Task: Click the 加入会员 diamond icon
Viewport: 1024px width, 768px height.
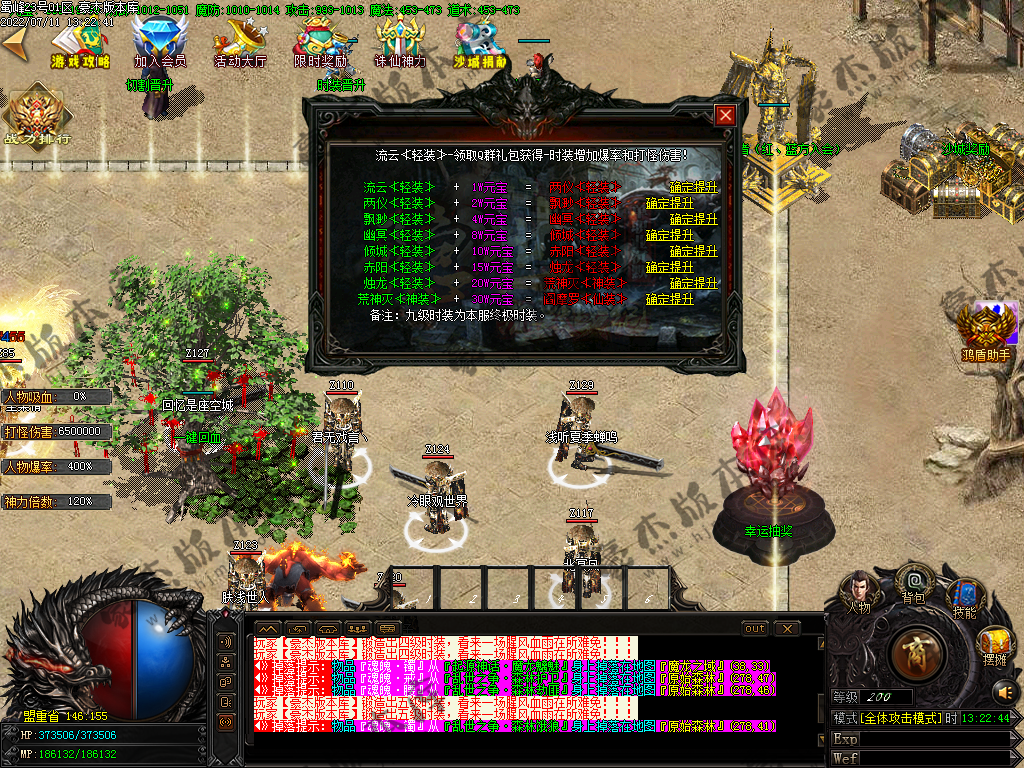Action: (x=160, y=43)
